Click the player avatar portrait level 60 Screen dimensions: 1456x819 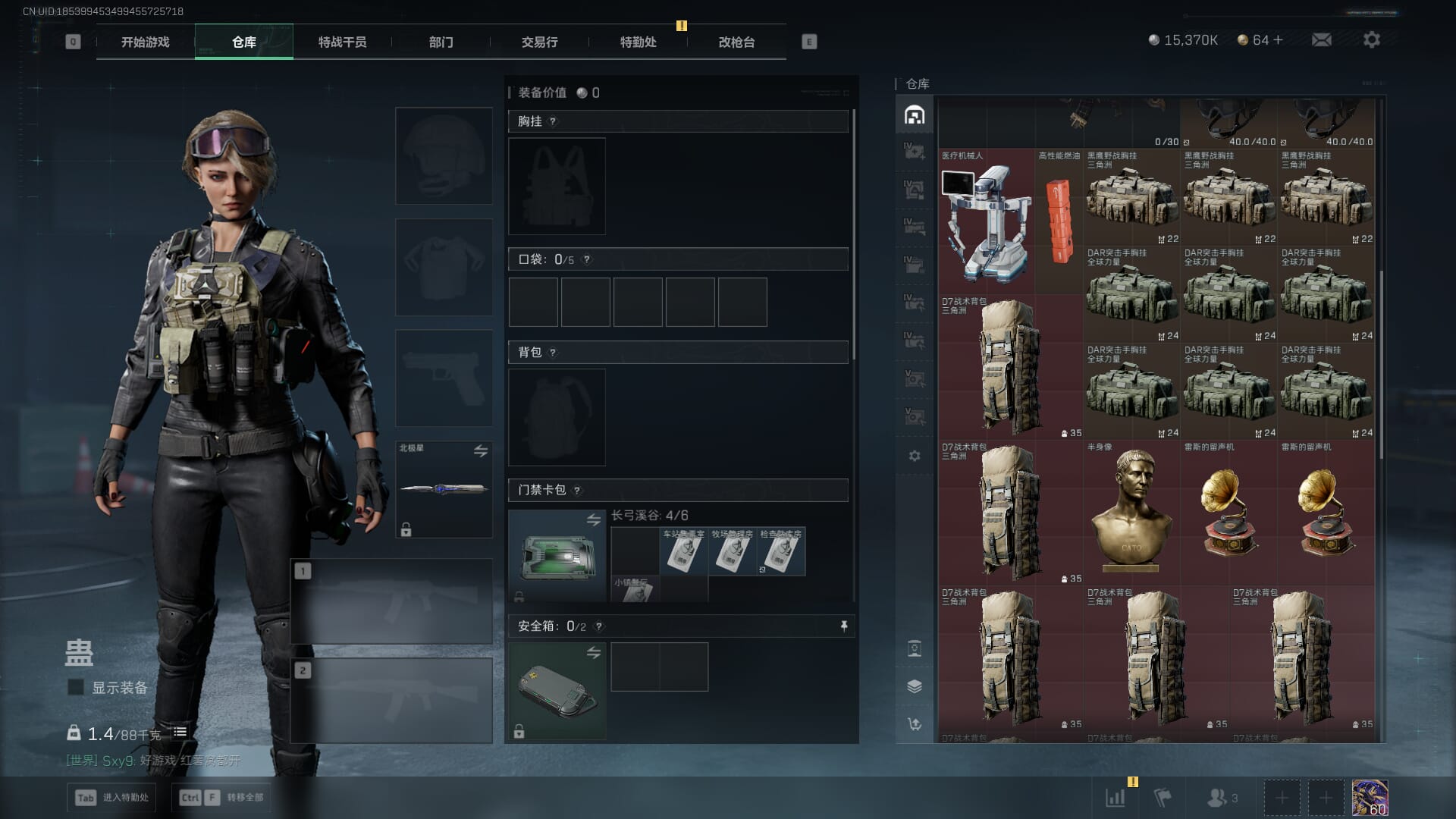tap(1370, 798)
